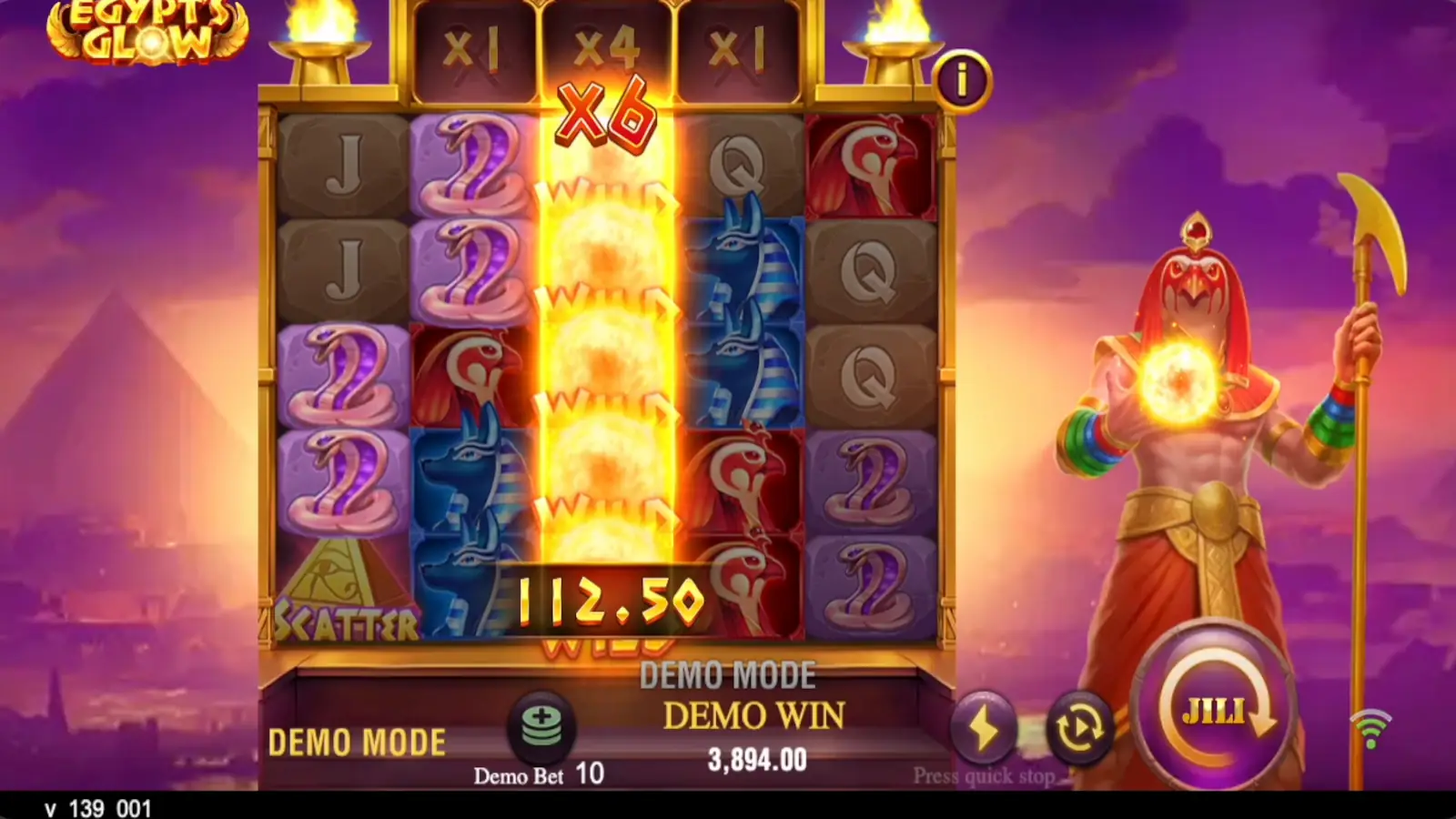Click the 'Press quick stop' prompt

985,776
